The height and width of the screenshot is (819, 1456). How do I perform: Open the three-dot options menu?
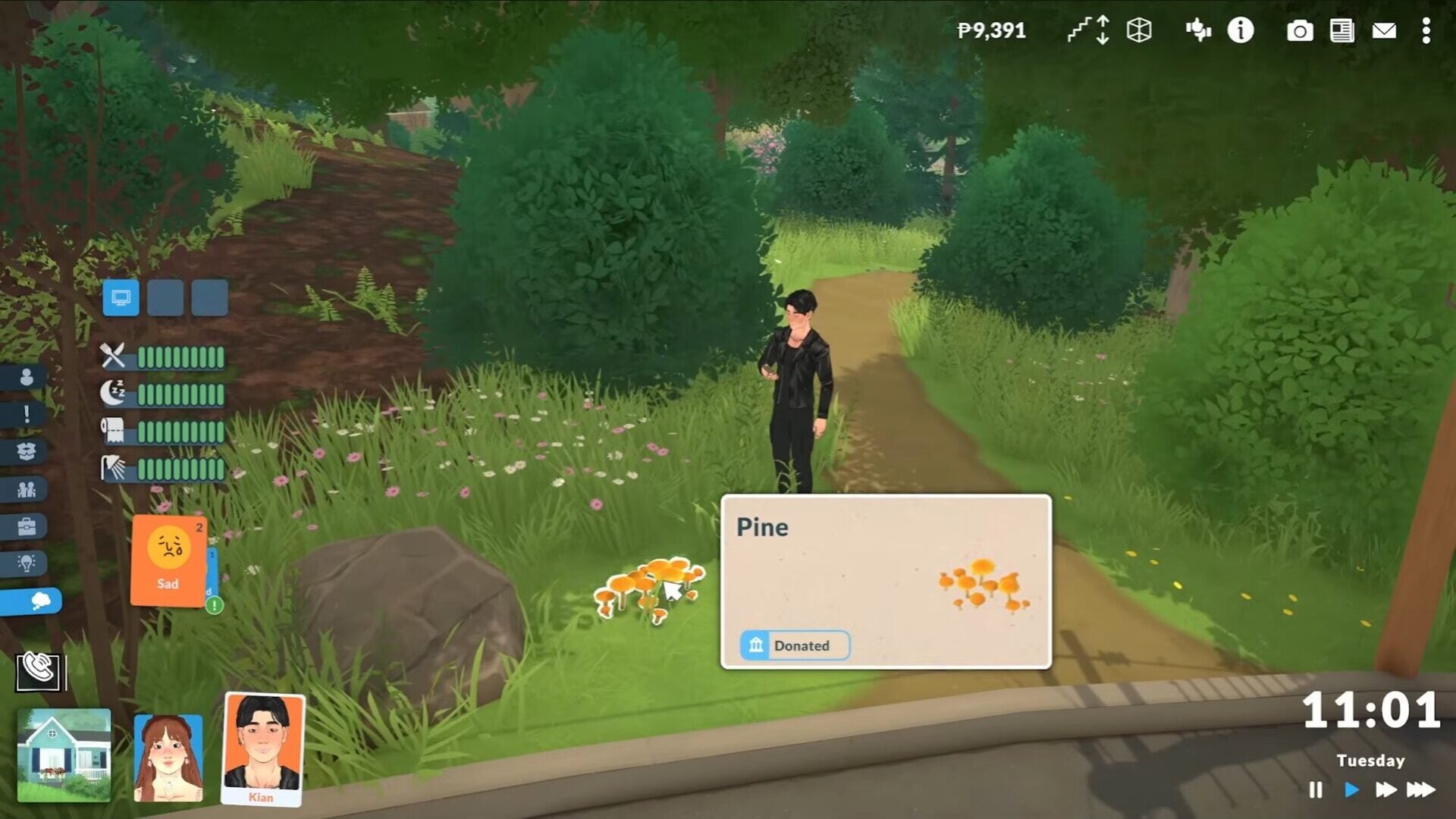point(1426,31)
